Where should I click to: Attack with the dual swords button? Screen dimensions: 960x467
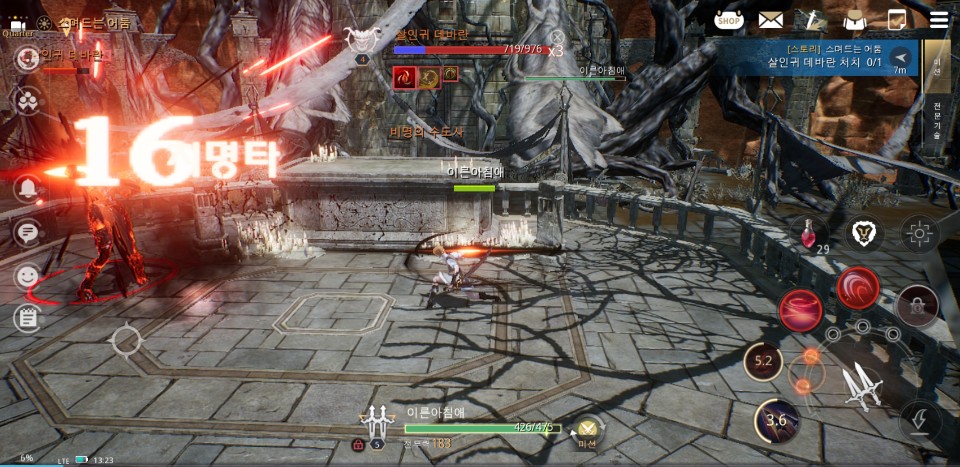(862, 385)
